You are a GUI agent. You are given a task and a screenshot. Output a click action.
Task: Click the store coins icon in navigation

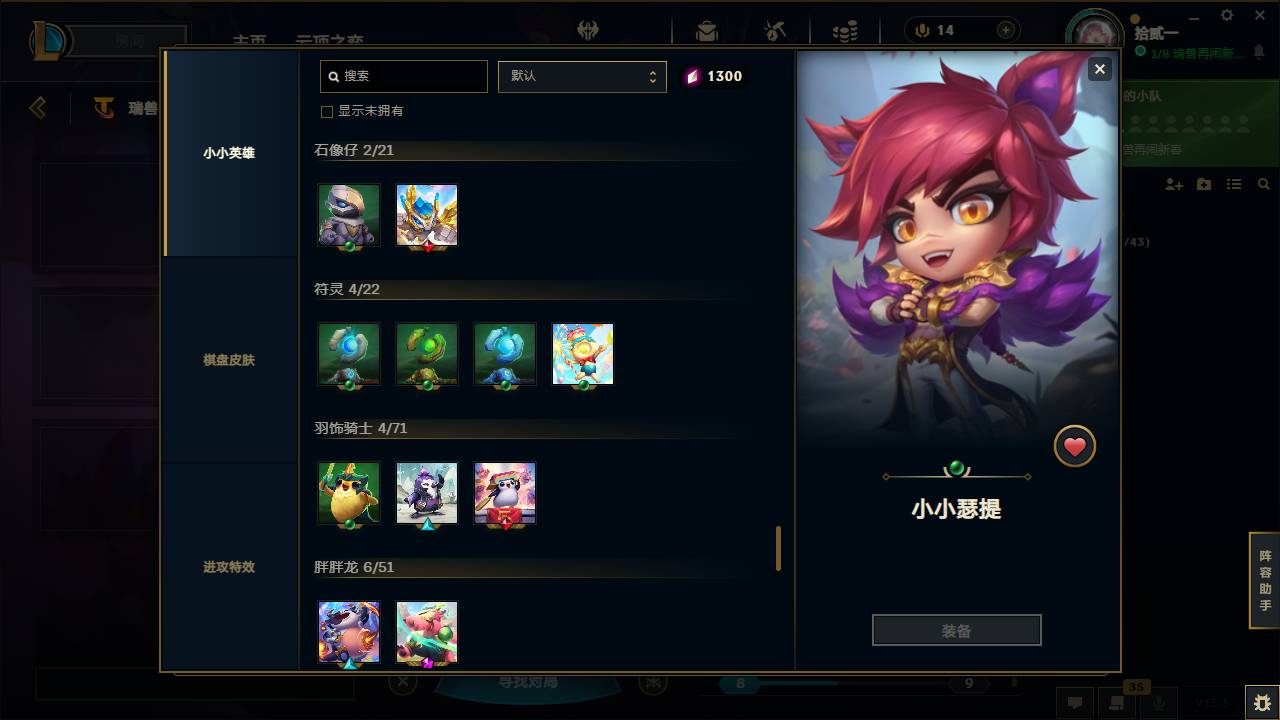845,29
